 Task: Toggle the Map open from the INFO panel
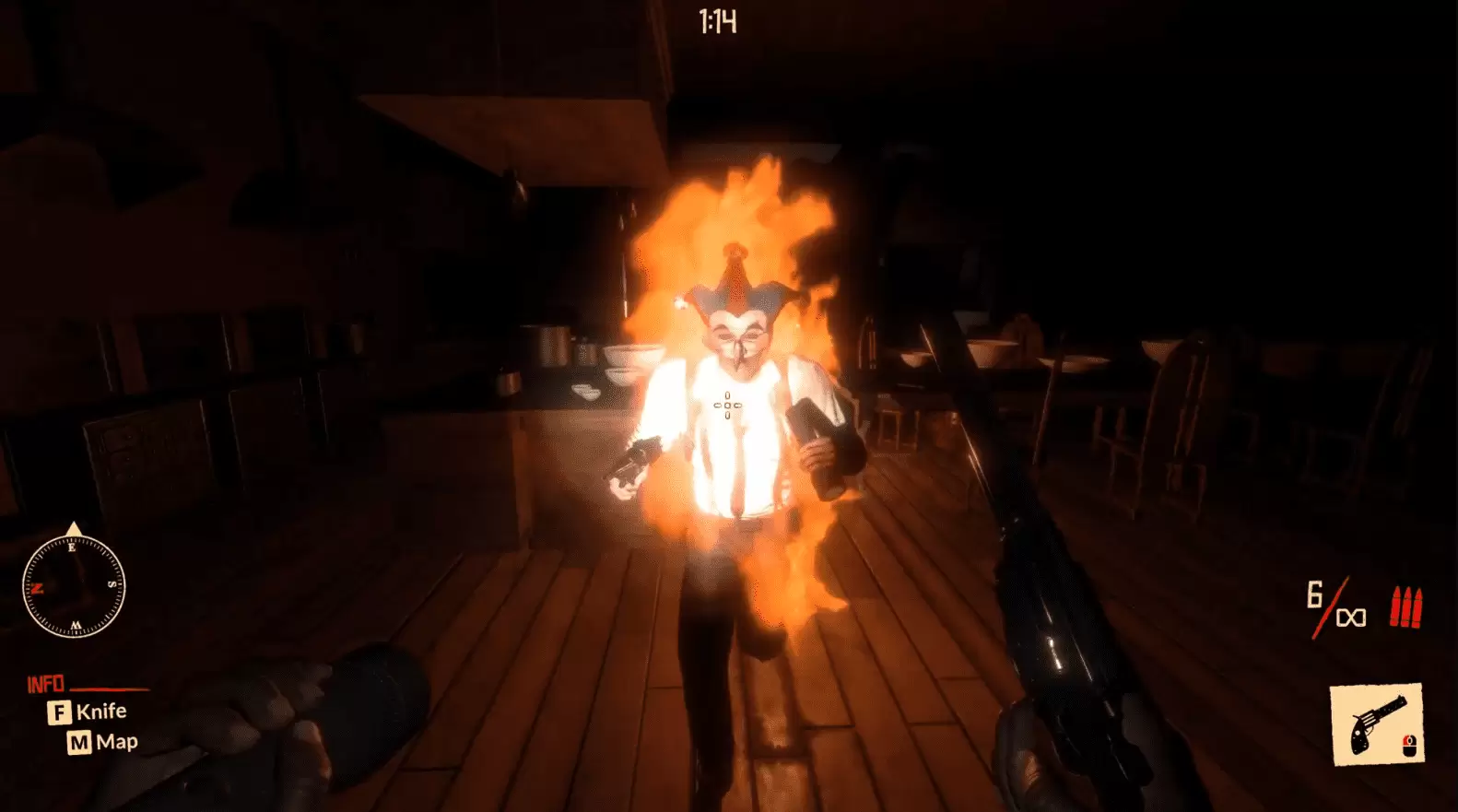(120, 741)
